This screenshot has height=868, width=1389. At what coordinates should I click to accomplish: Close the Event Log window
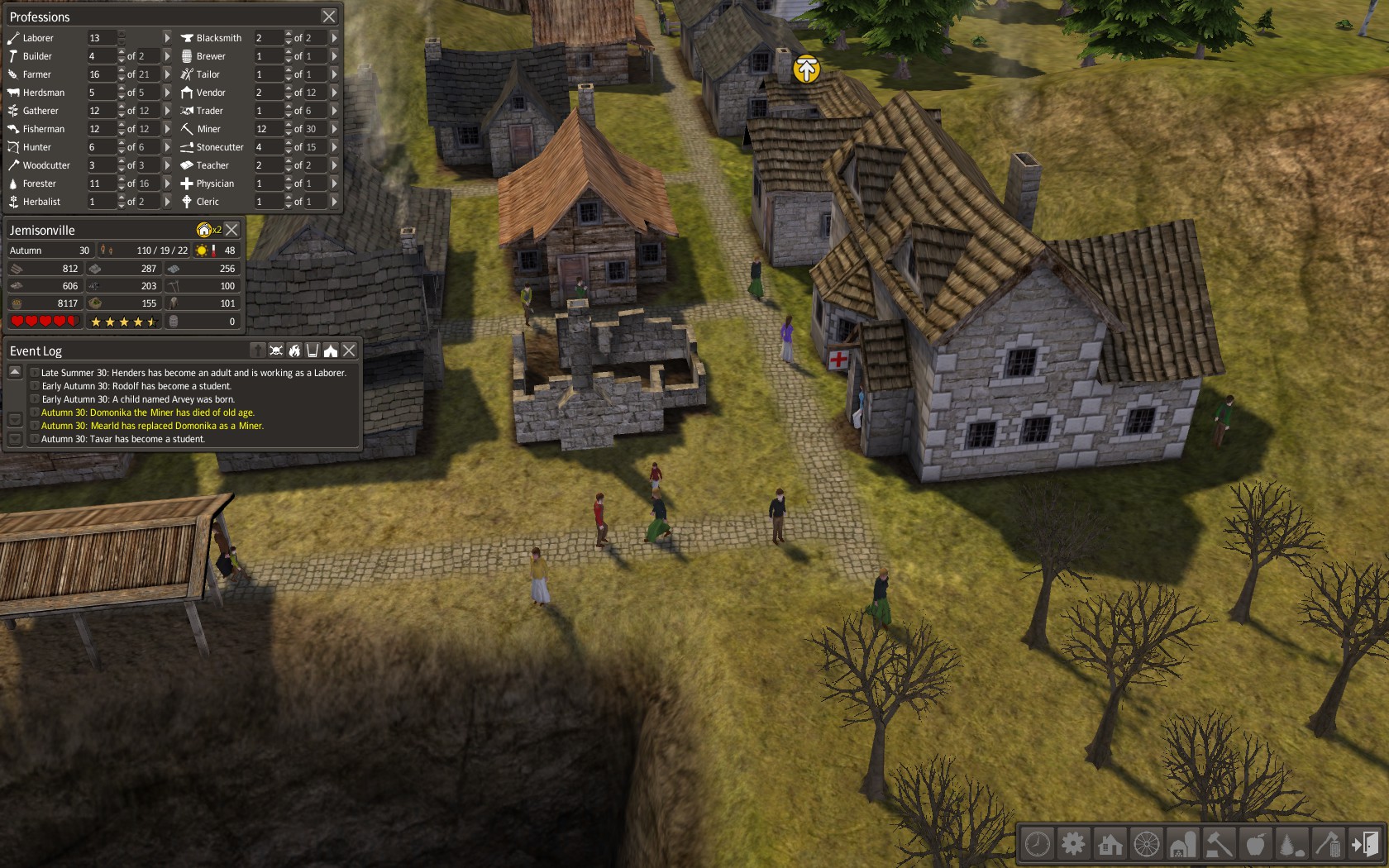350,351
